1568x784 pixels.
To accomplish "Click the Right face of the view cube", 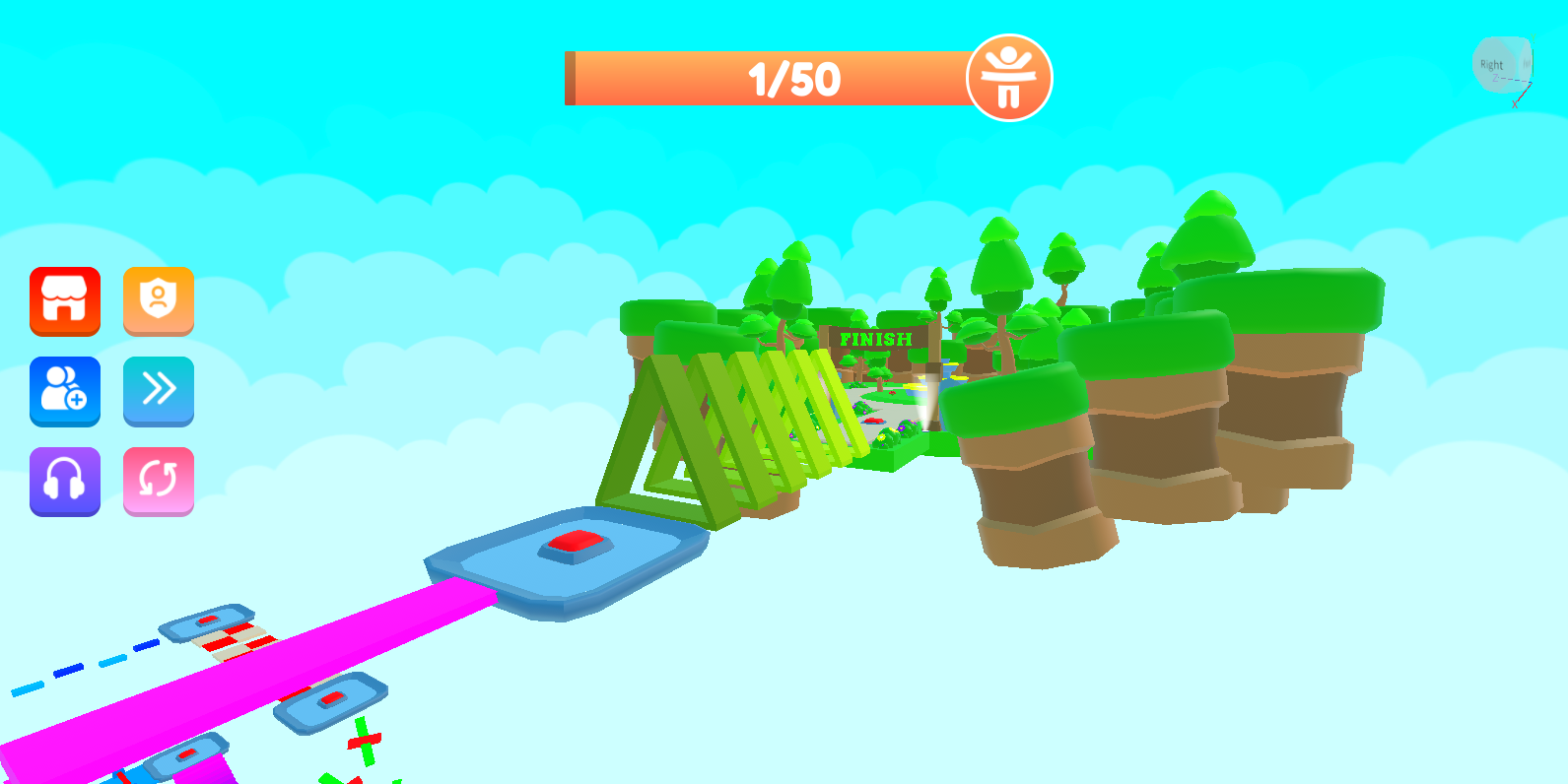I will tap(1492, 65).
